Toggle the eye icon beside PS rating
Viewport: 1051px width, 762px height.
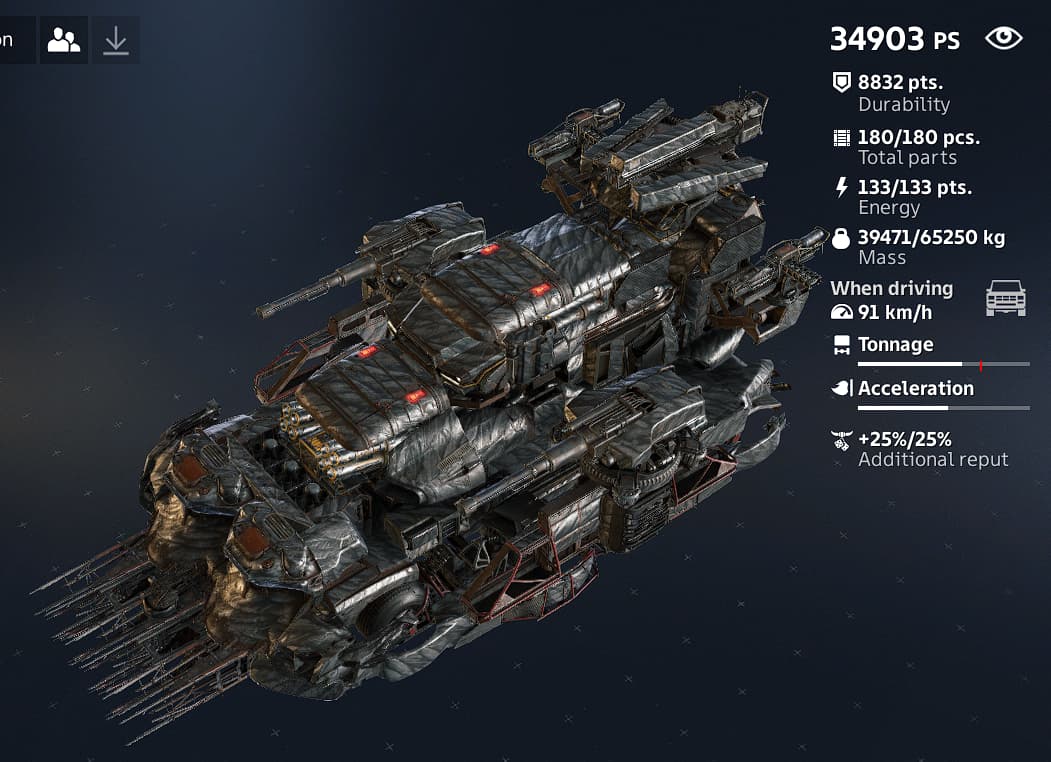1004,39
